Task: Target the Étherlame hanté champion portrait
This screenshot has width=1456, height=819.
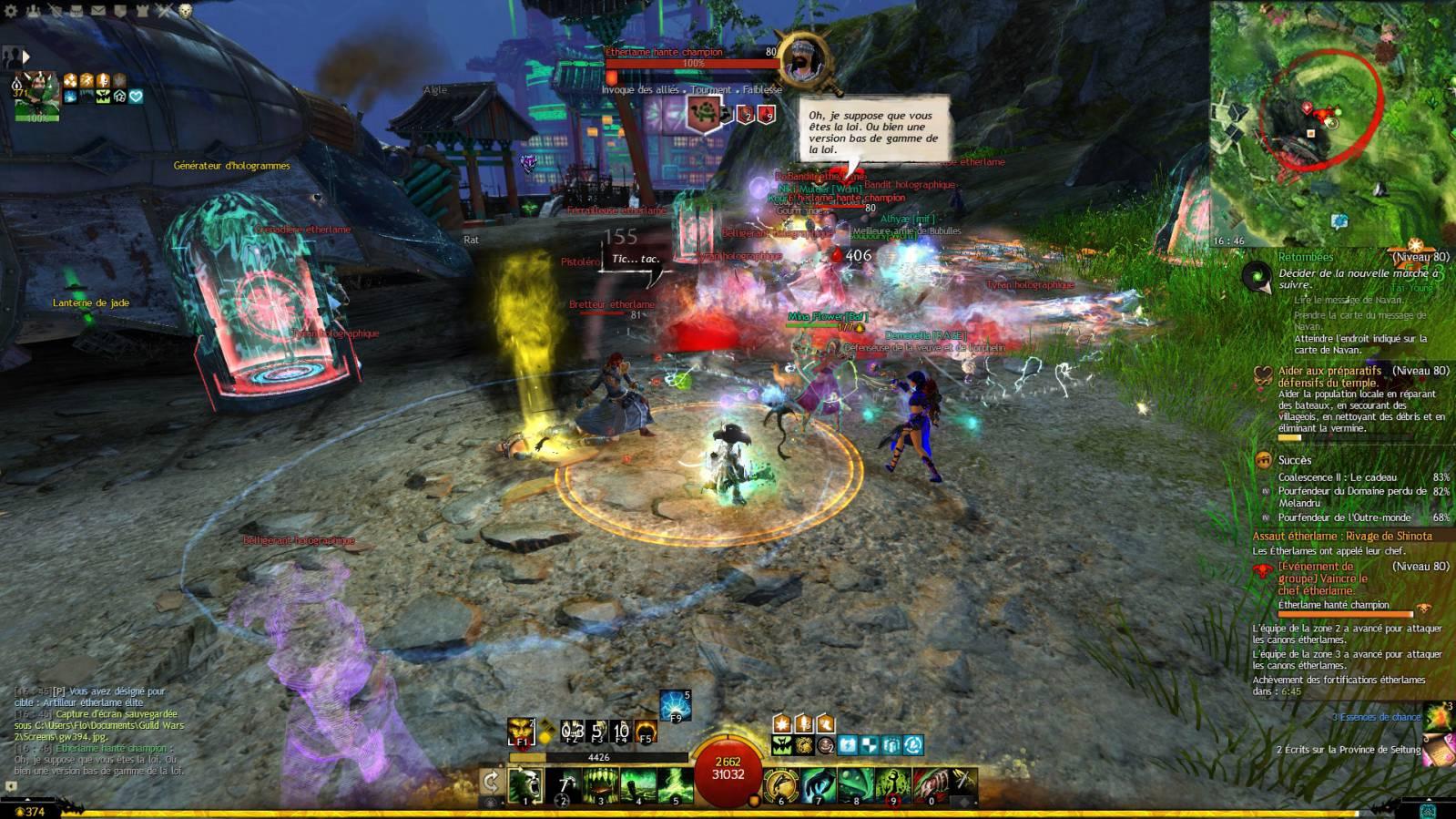Action: (804, 59)
